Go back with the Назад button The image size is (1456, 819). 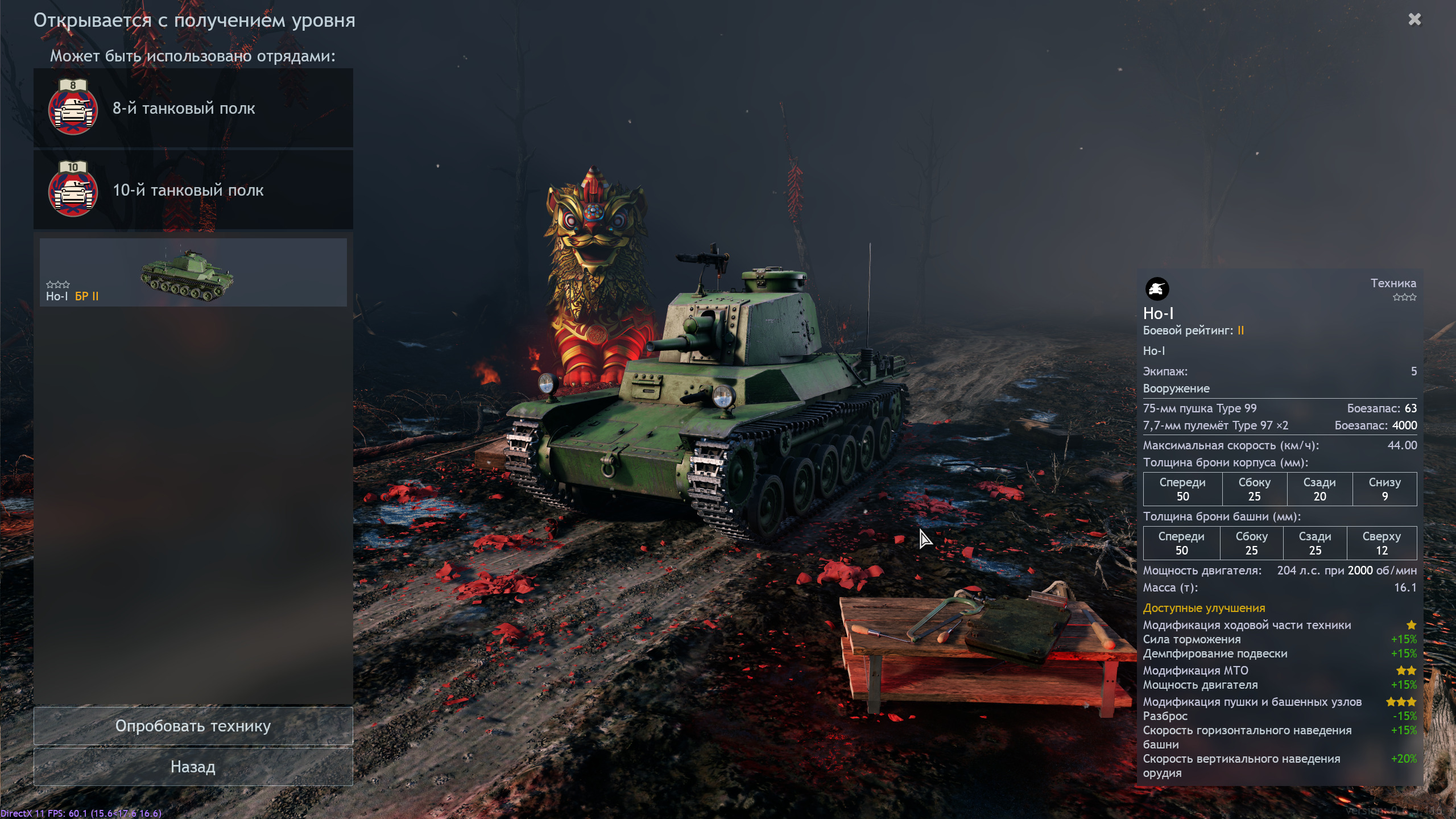click(193, 767)
